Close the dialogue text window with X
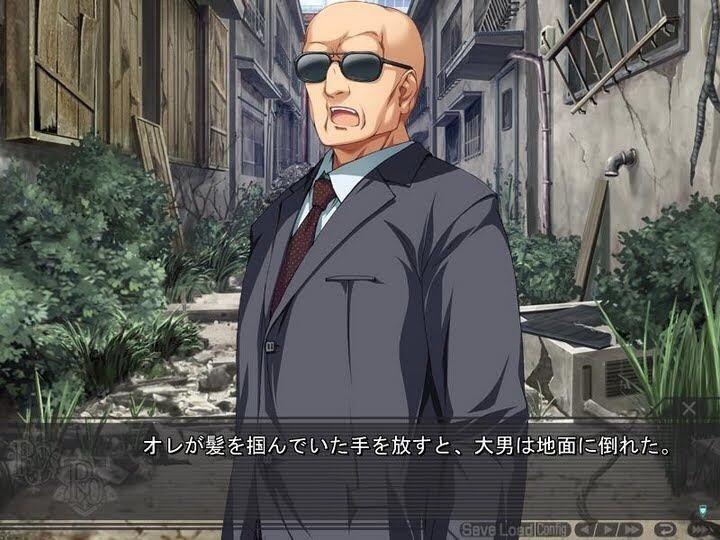Screen dimensions: 720x540 coord(688,408)
